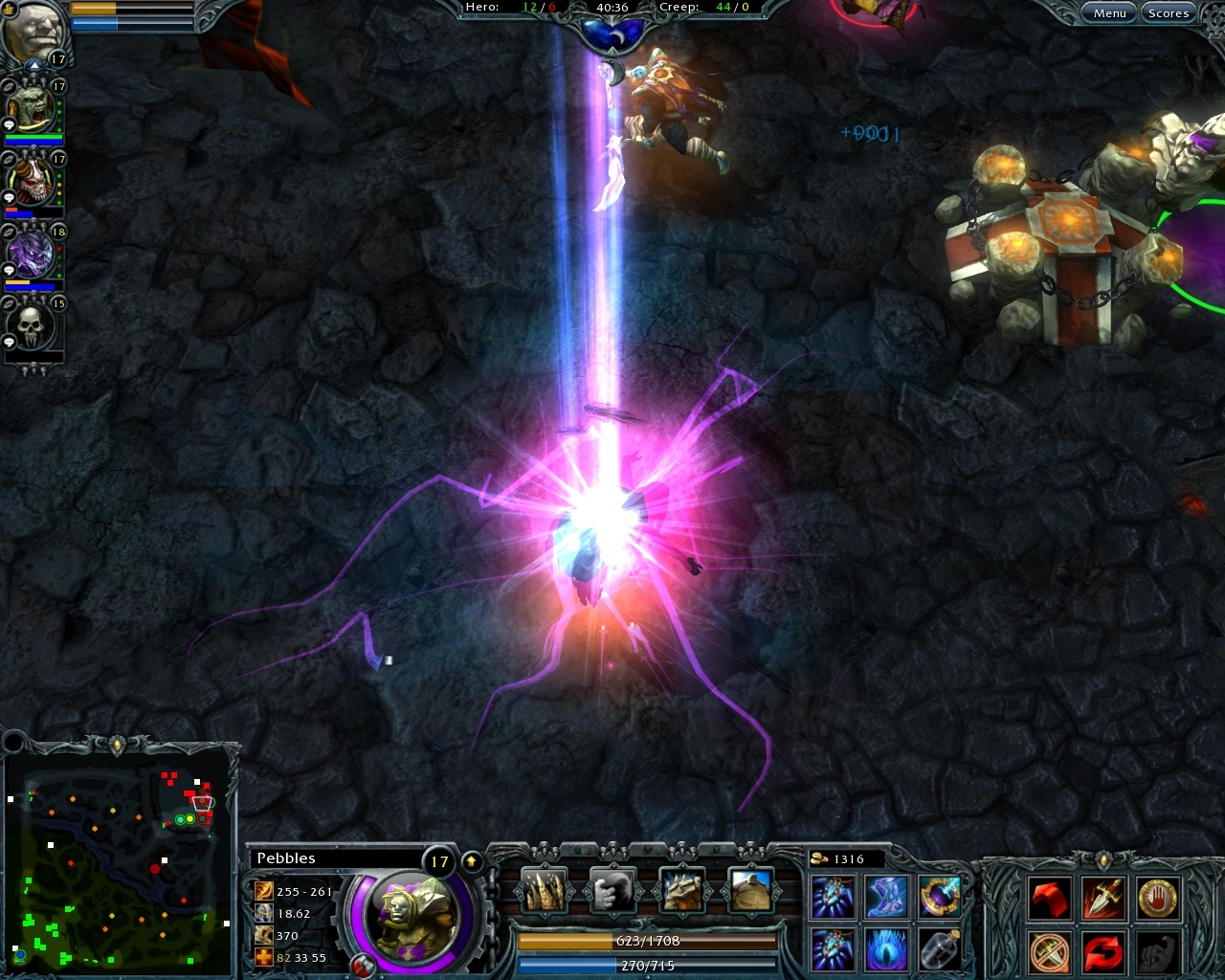The height and width of the screenshot is (980, 1225).
Task: Select the Stalagmites ability
Action: pyautogui.click(x=545, y=891)
